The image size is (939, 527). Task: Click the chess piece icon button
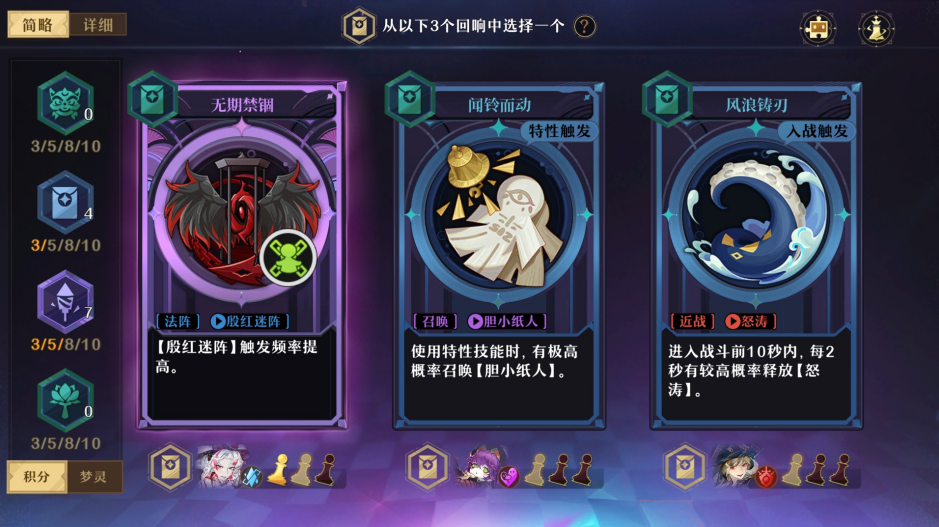876,27
